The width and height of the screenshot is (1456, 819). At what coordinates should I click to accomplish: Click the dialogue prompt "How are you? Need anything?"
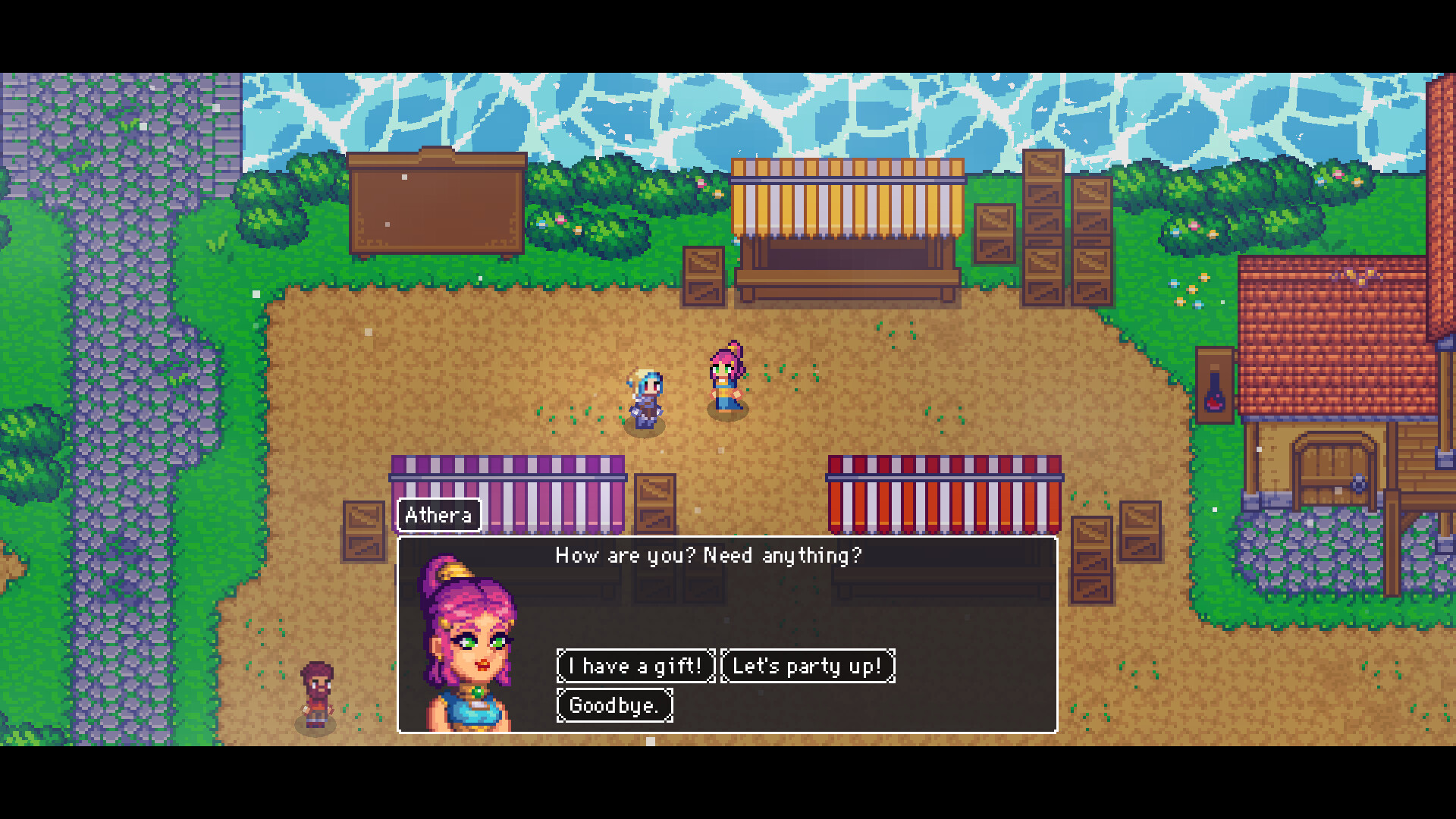point(710,555)
